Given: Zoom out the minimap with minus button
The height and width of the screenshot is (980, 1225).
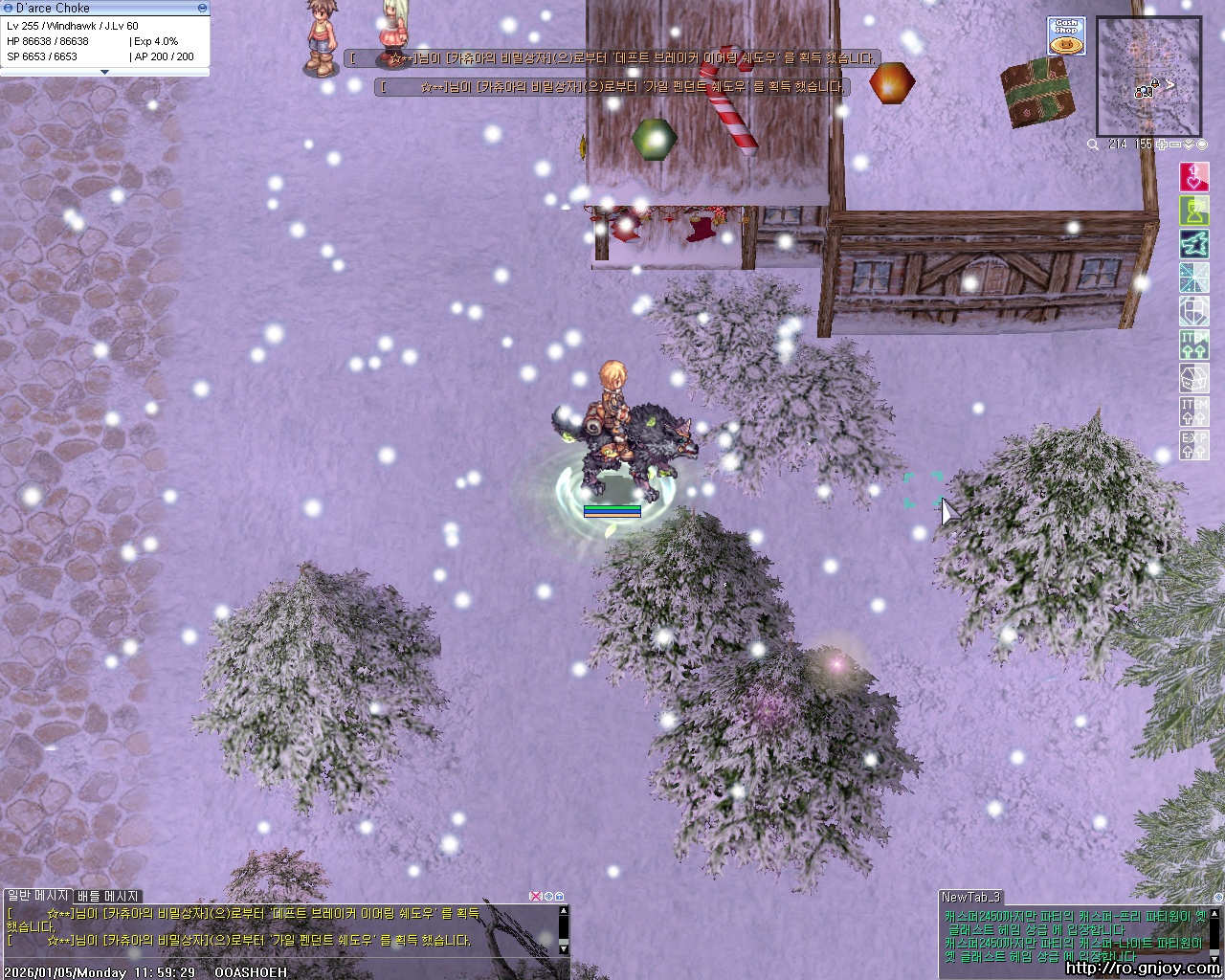Looking at the screenshot, I should (1175, 145).
